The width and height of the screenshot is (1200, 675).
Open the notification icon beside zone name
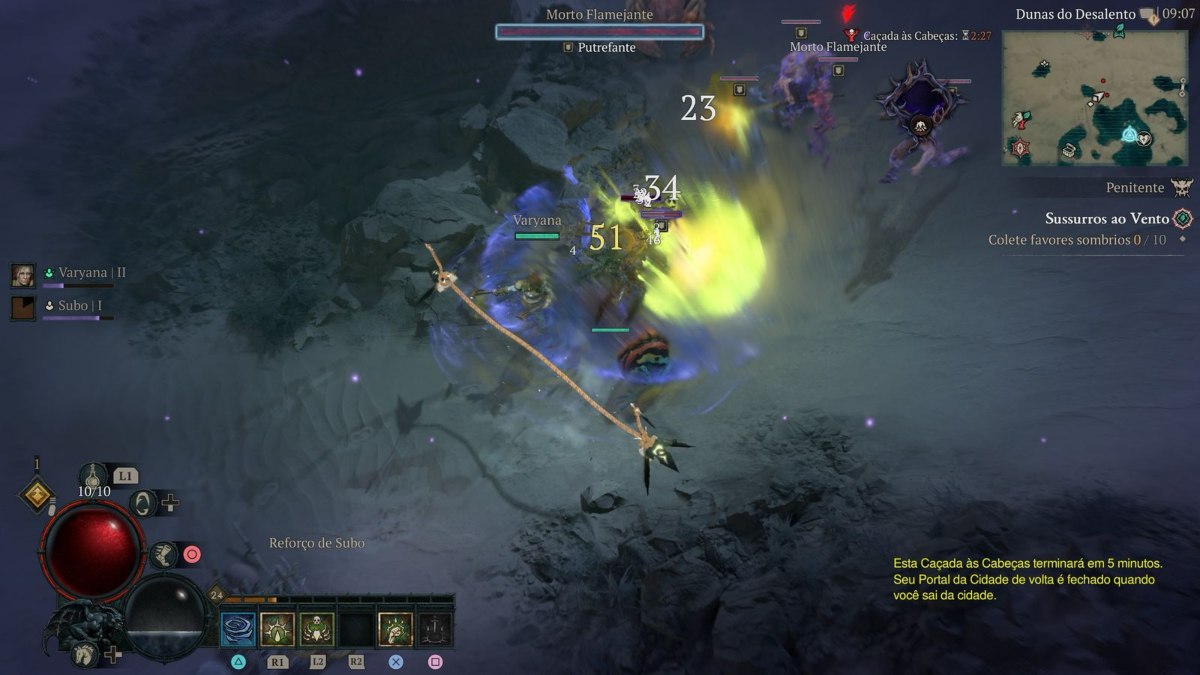point(1153,15)
